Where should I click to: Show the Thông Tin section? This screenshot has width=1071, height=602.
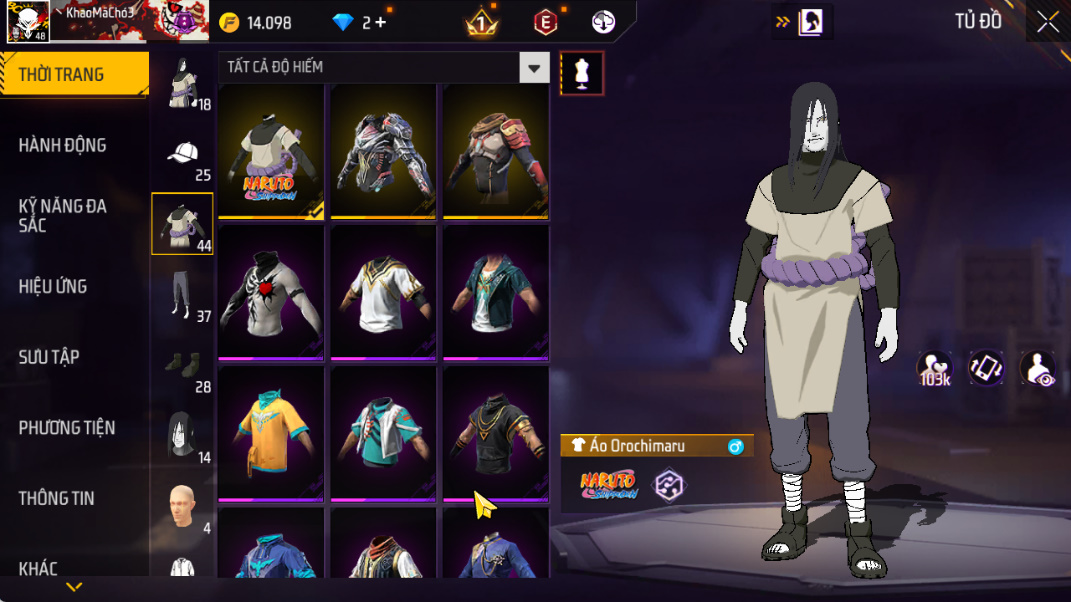pos(56,498)
